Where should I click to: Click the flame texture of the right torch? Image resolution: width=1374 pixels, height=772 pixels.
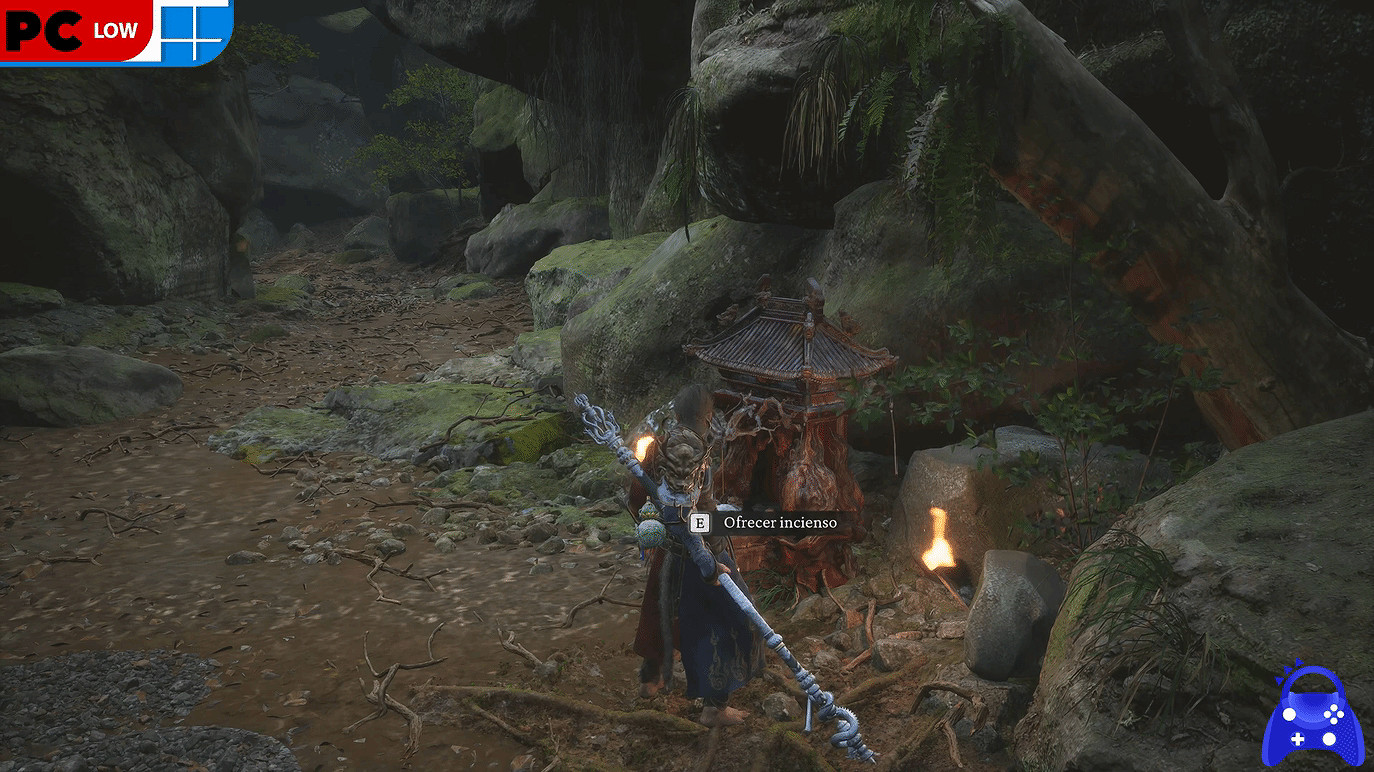pyautogui.click(x=940, y=540)
